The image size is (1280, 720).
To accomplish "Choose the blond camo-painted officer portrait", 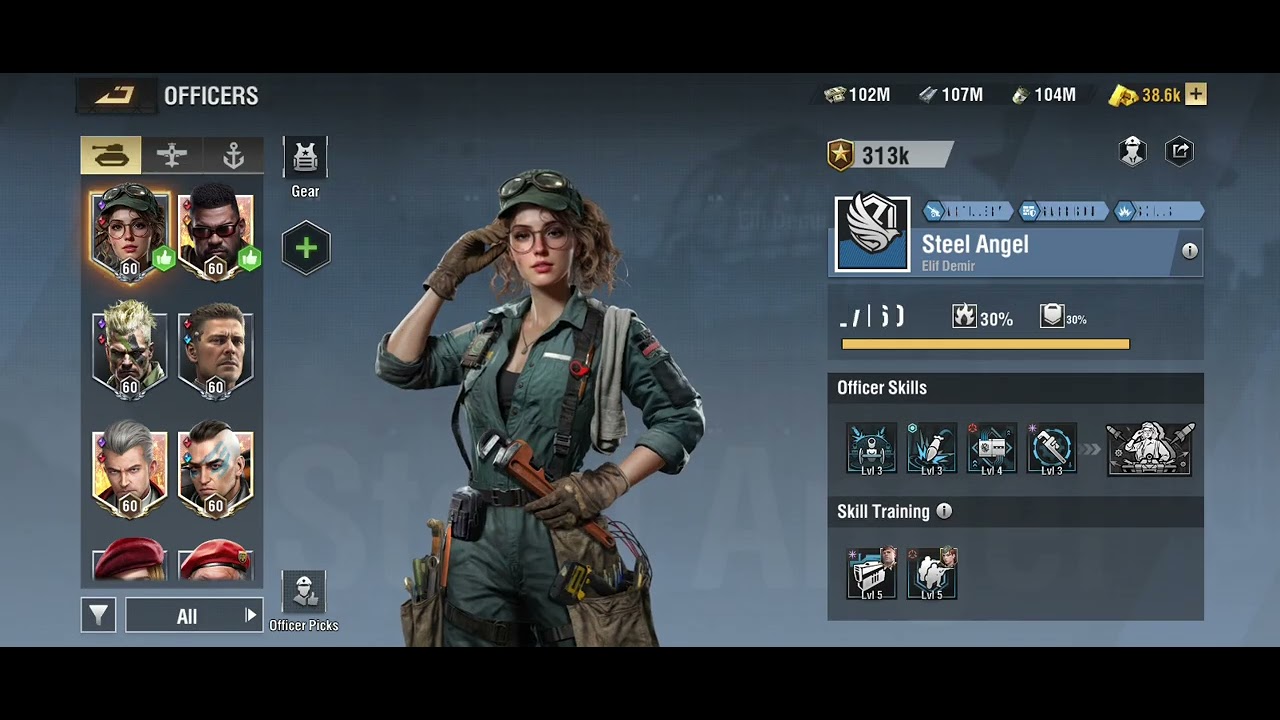I will pyautogui.click(x=129, y=350).
